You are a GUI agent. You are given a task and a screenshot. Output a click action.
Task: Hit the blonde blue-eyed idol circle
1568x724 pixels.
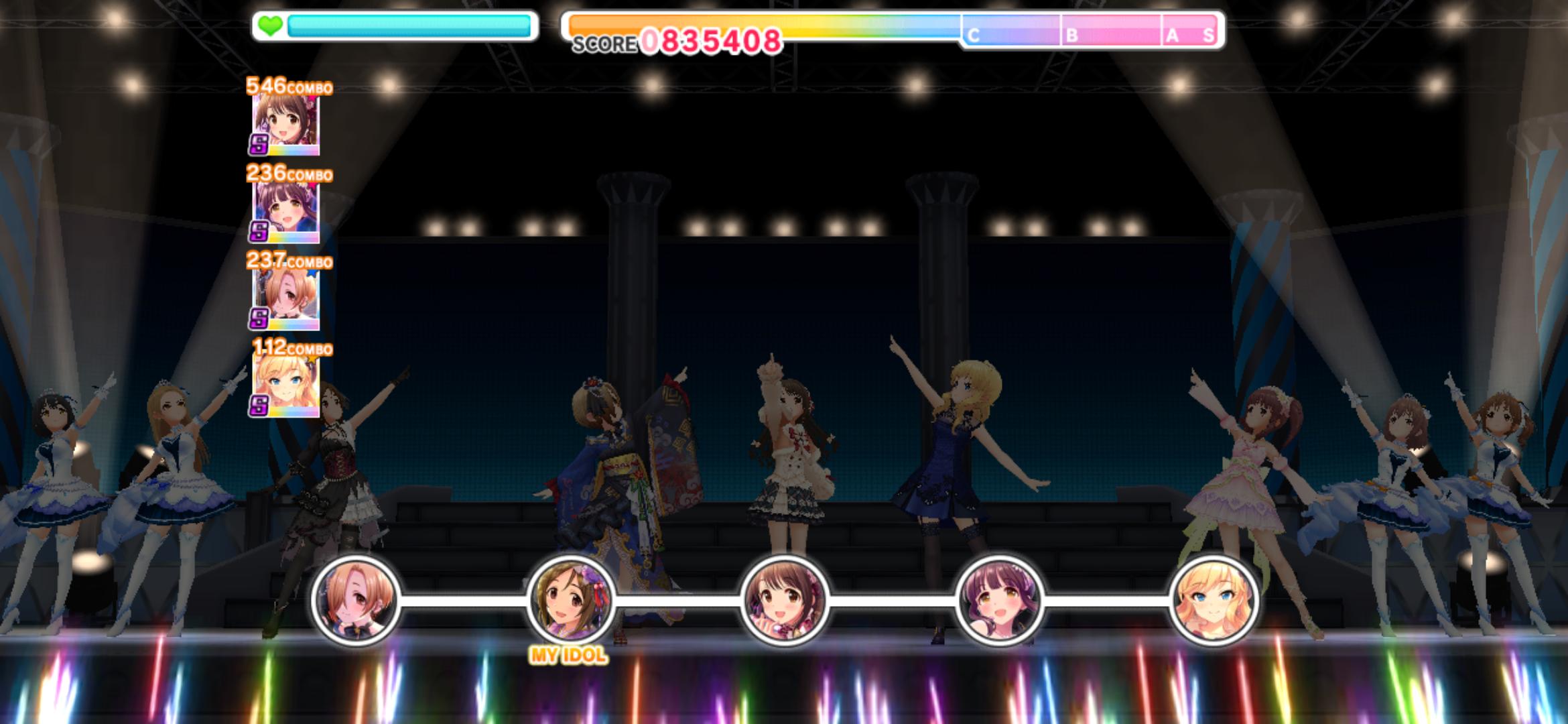click(1214, 600)
